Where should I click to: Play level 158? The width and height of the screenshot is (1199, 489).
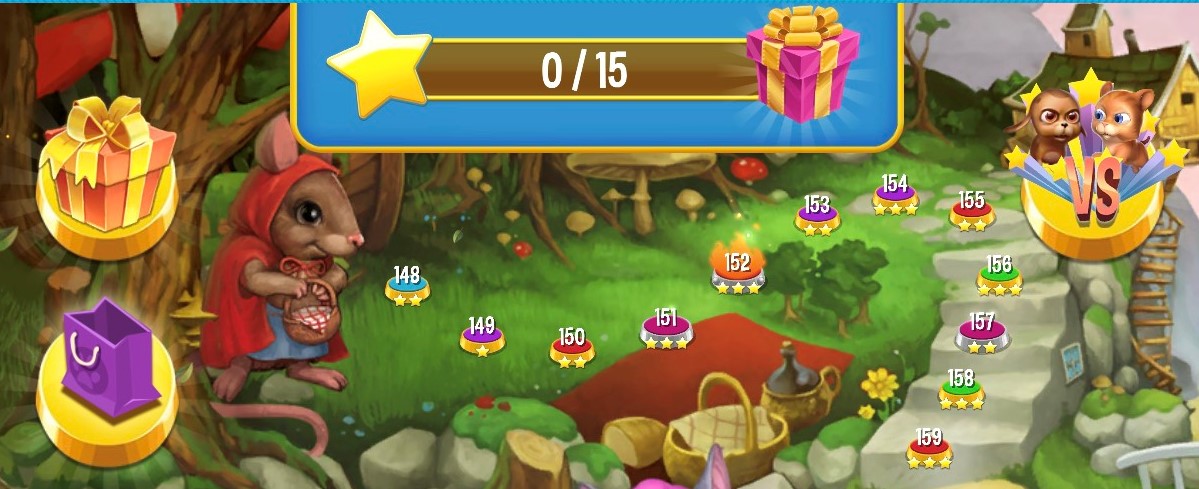pos(961,389)
